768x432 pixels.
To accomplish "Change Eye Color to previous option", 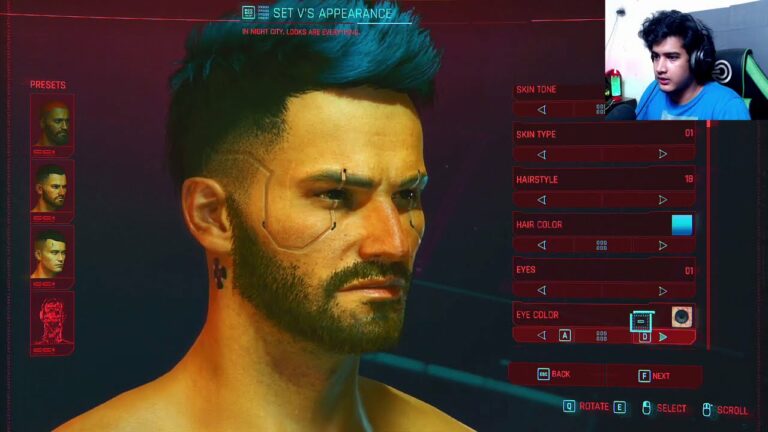I will 542,336.
